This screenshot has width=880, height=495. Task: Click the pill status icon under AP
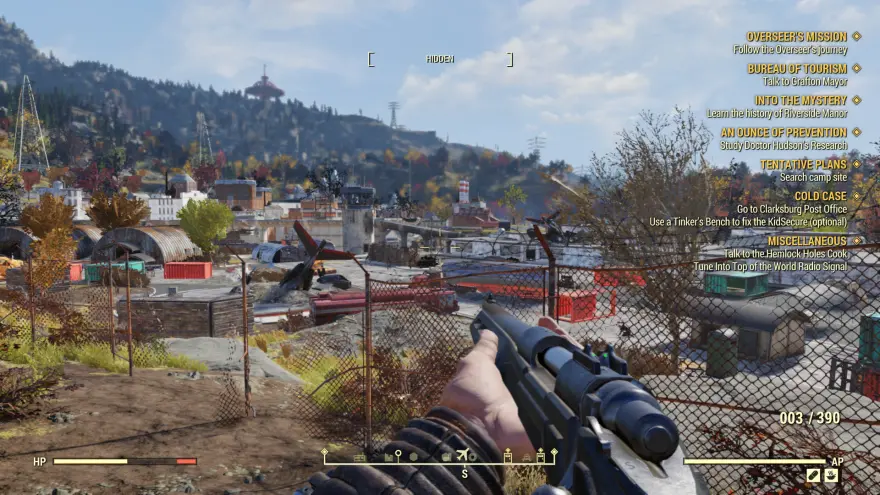coord(813,476)
